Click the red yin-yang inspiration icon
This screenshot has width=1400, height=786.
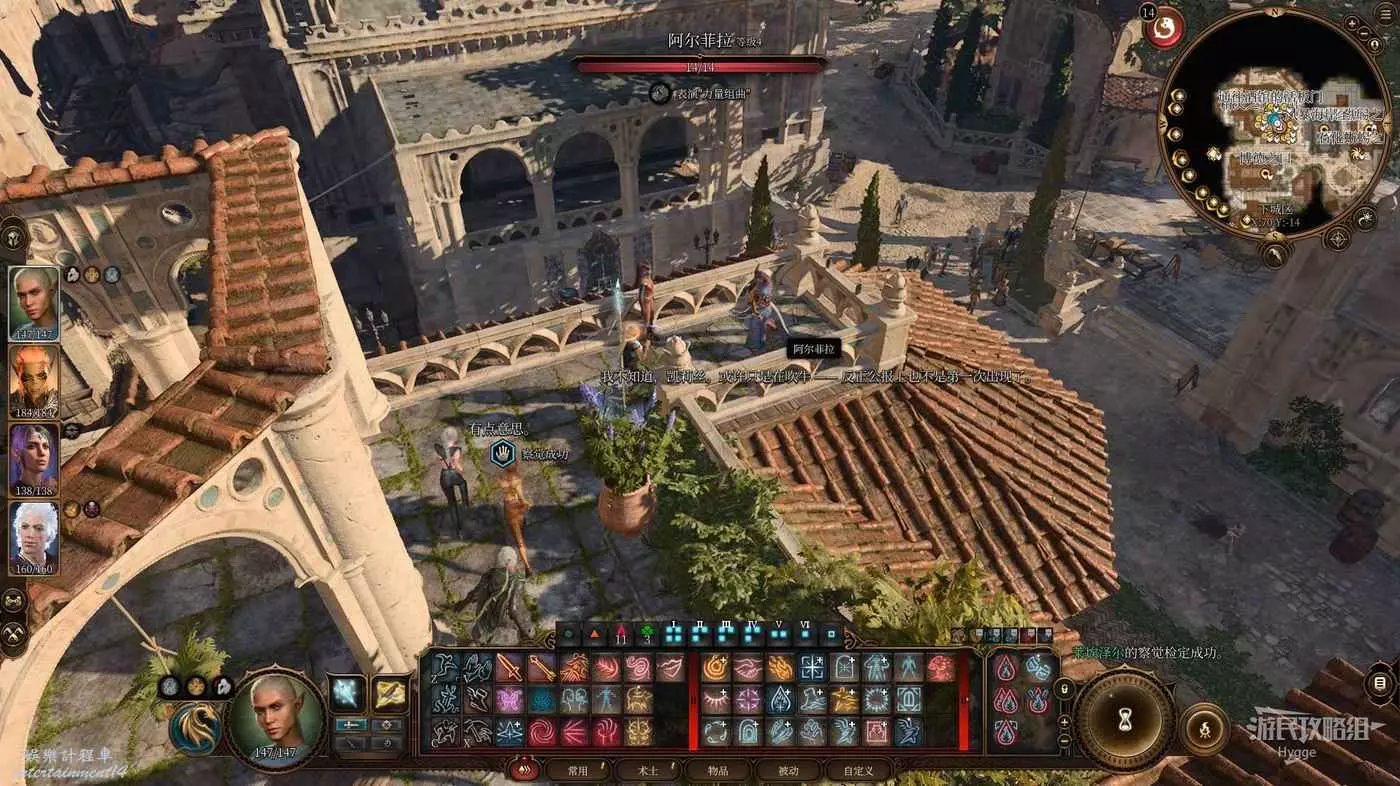(x=1164, y=28)
